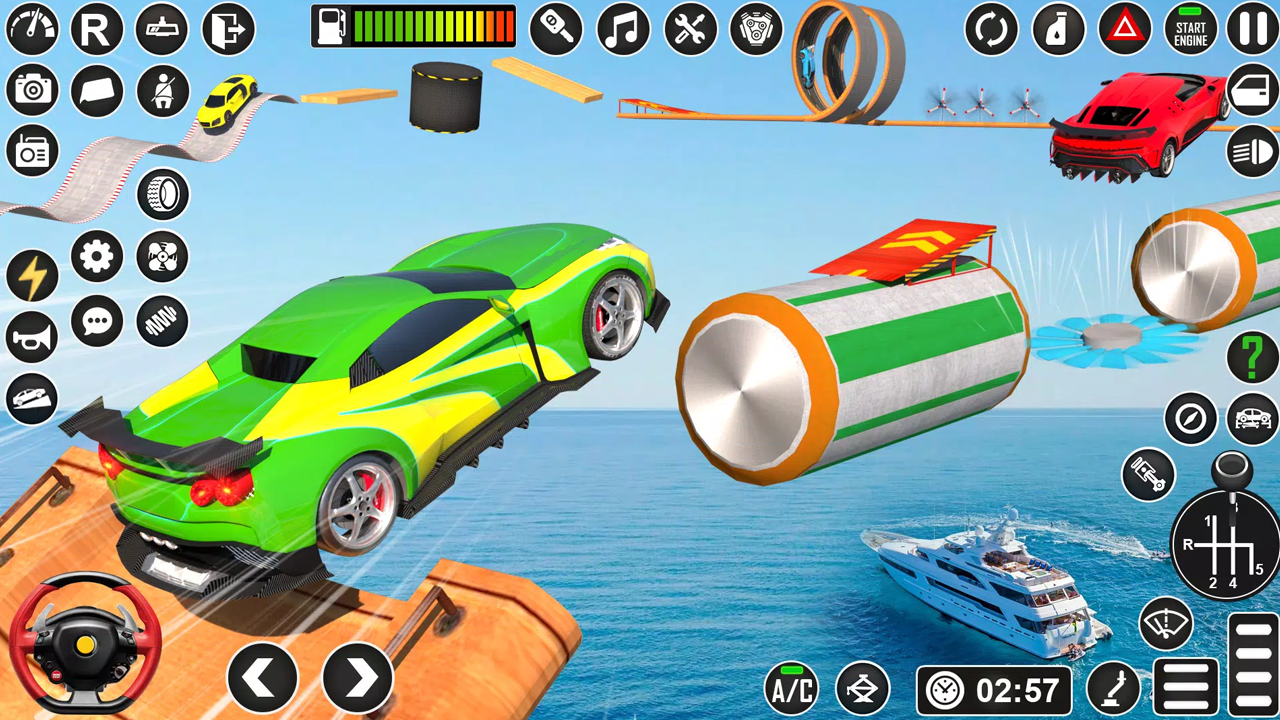Toggle the Start Engine switch
This screenshot has height=720, width=1280.
tap(1189, 30)
